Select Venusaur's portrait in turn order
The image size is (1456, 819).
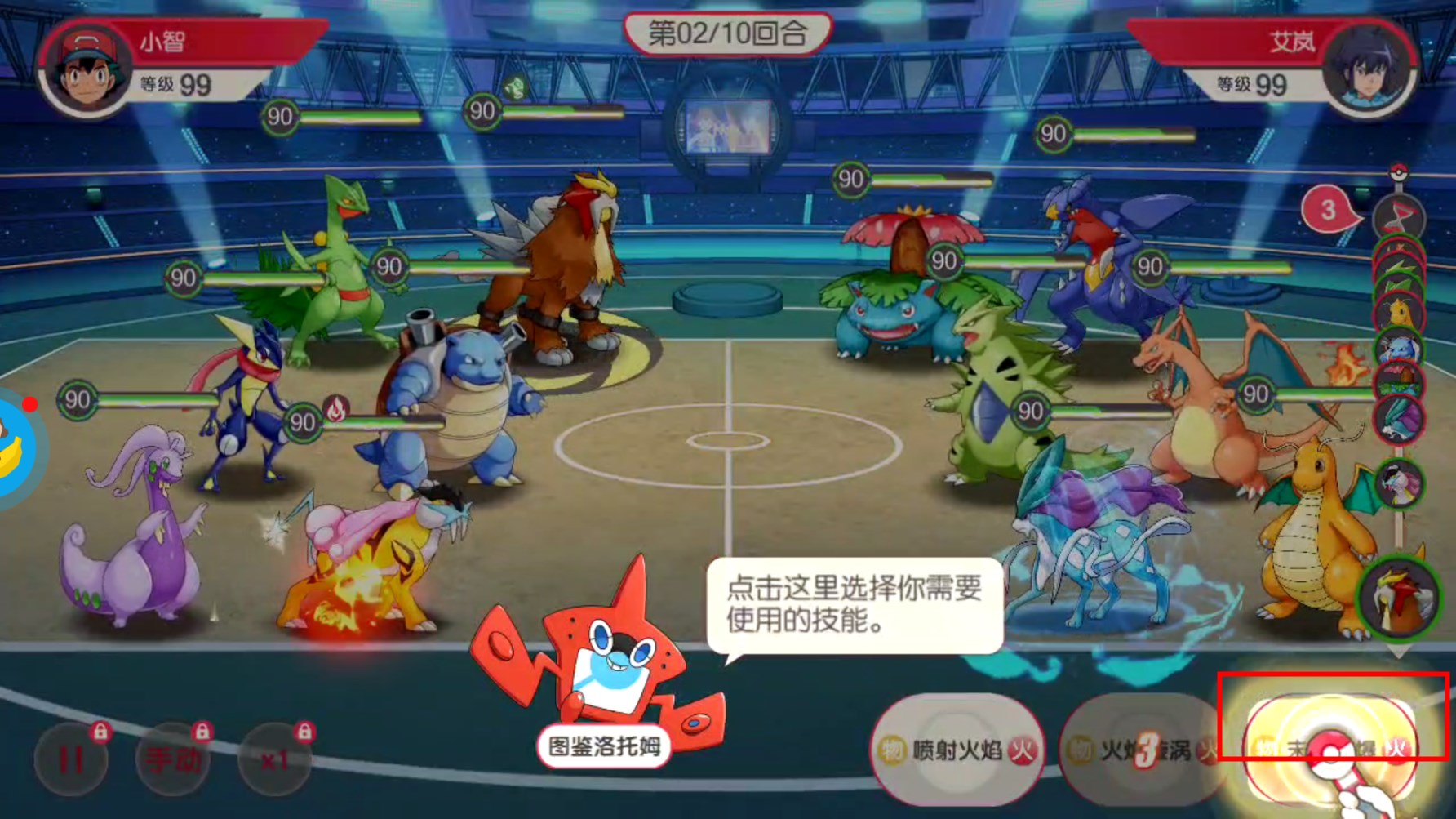1399,382
